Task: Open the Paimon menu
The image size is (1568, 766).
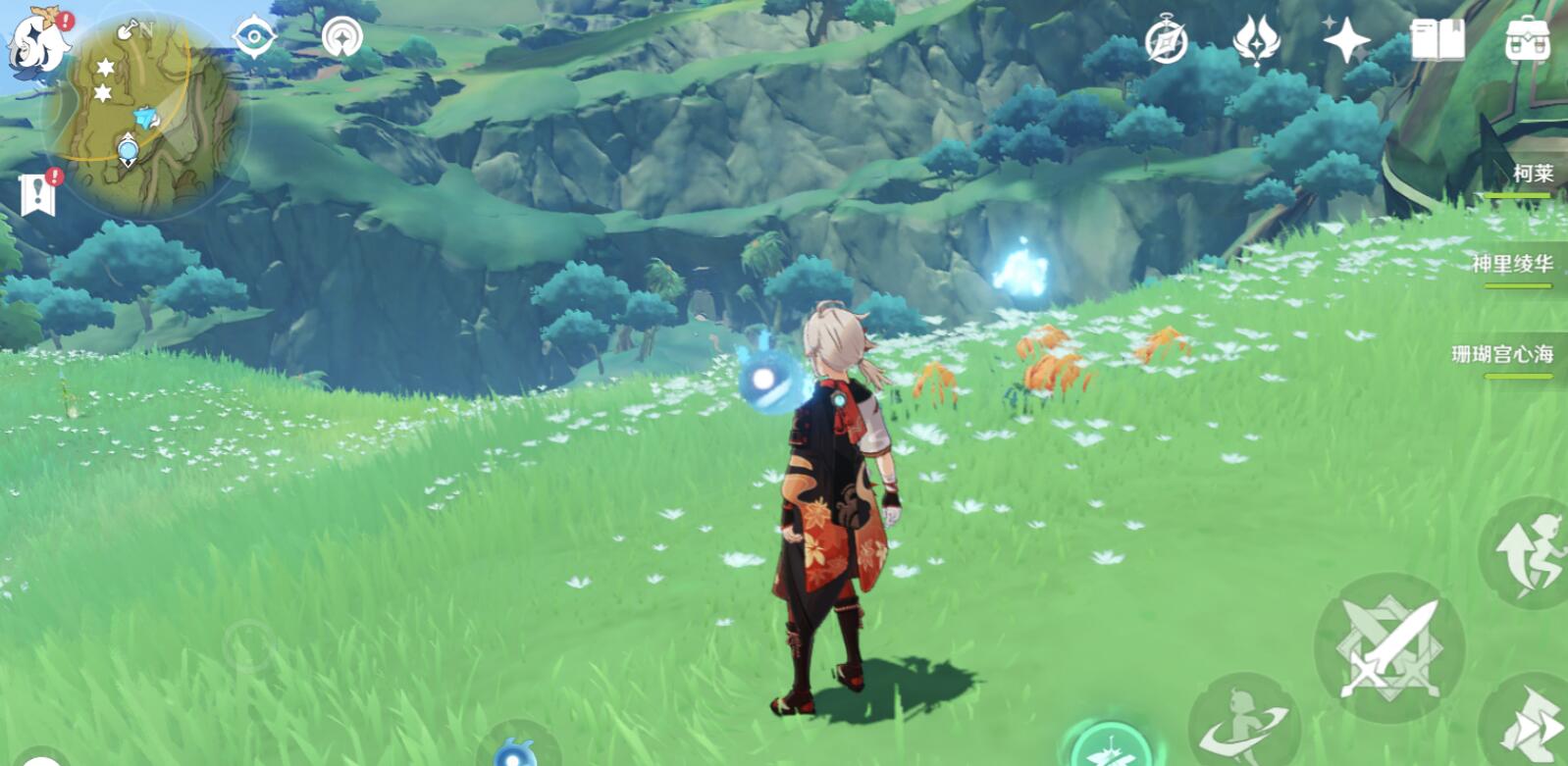Action: [37, 41]
